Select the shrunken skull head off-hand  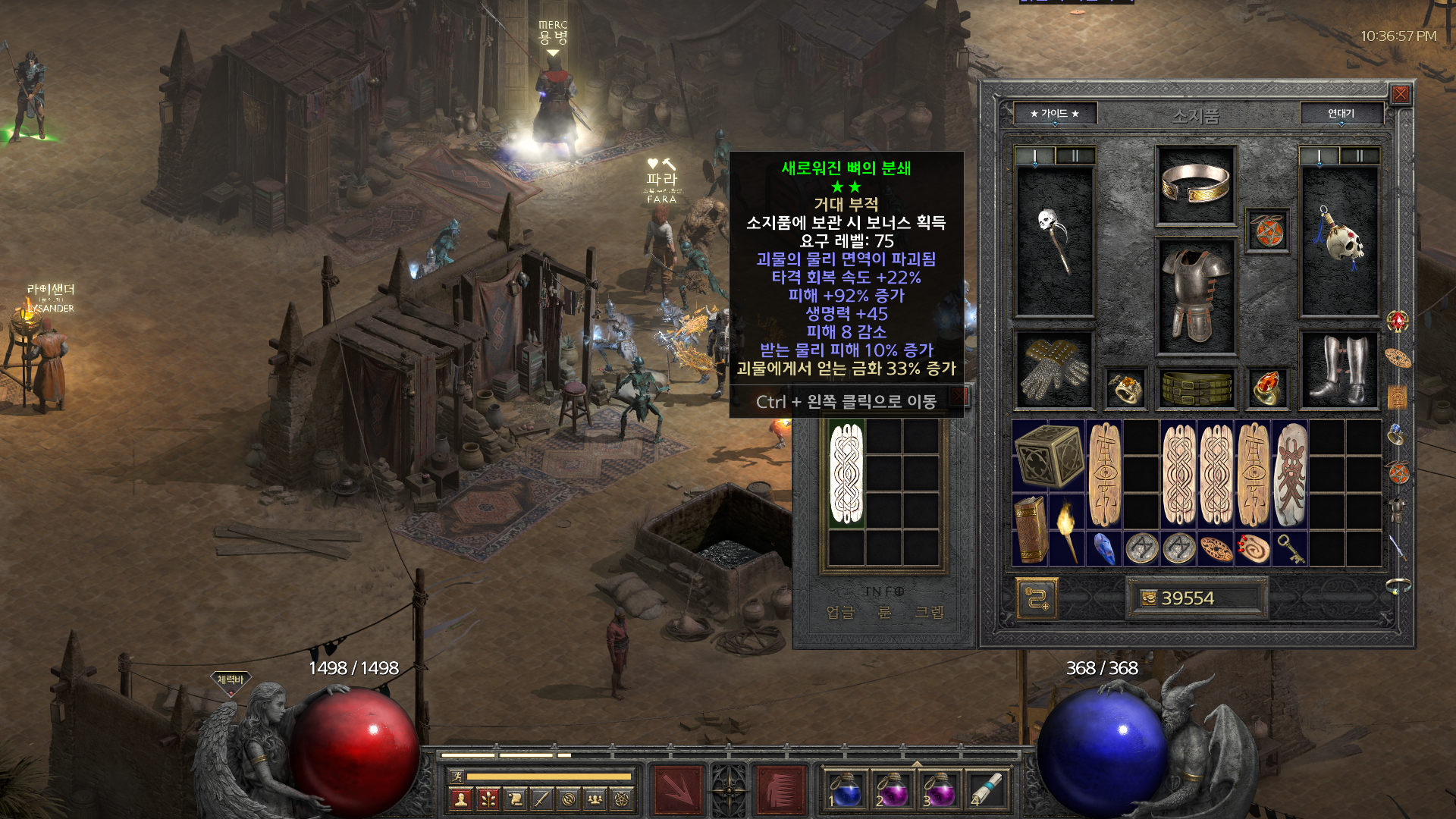[1339, 241]
